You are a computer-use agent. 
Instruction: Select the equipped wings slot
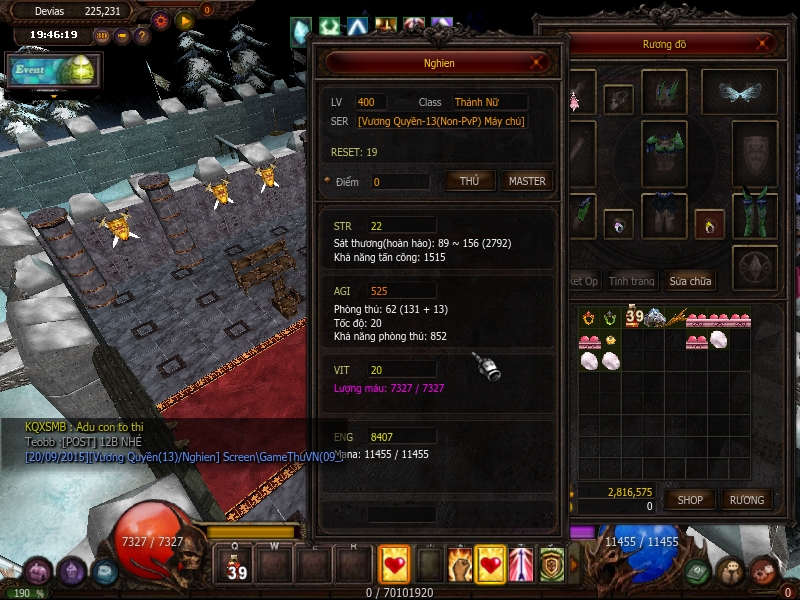[x=741, y=92]
